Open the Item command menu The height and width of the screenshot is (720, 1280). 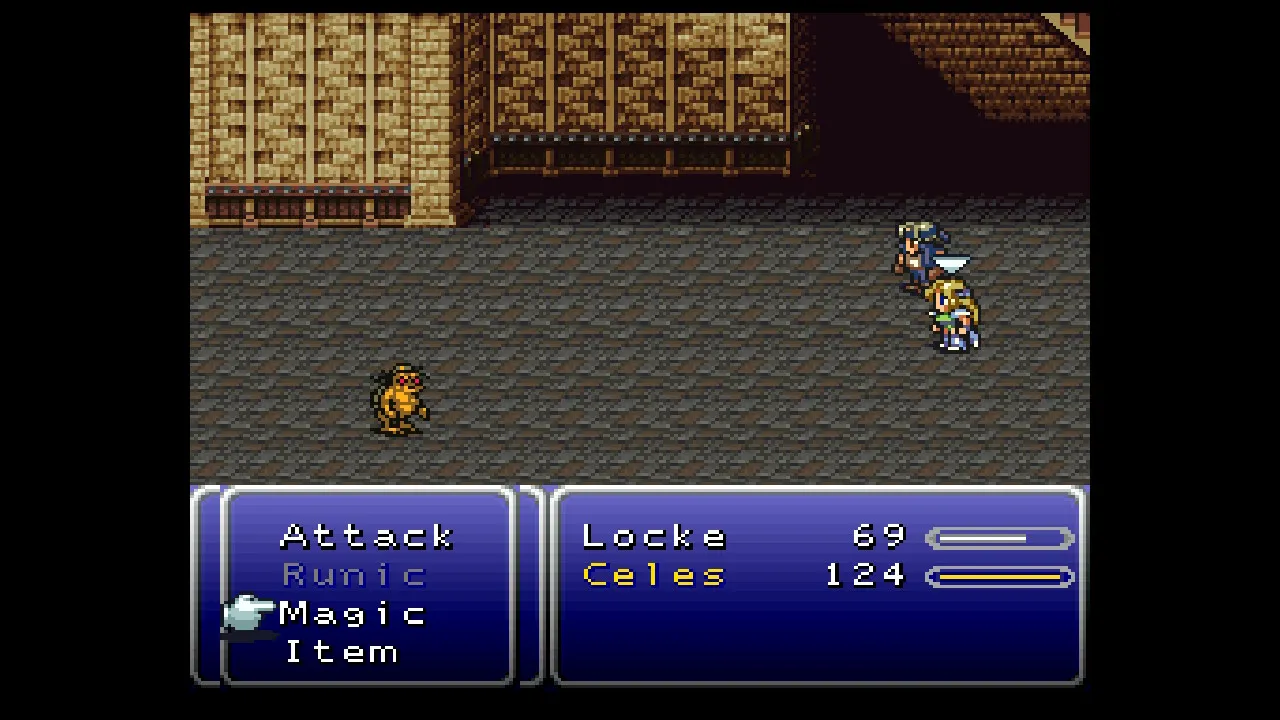point(342,652)
